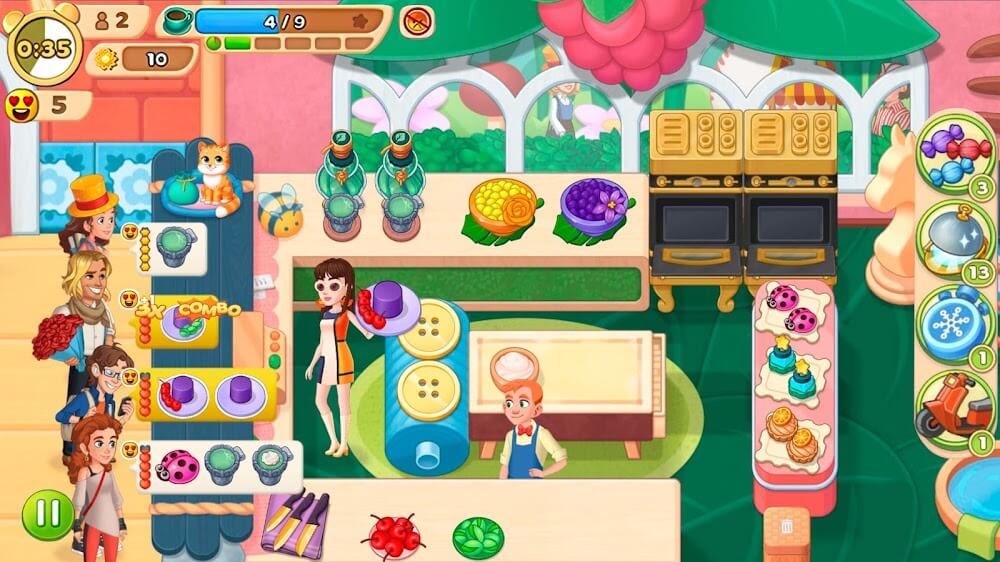Pick the raspberries ingredient plate

tap(395, 535)
